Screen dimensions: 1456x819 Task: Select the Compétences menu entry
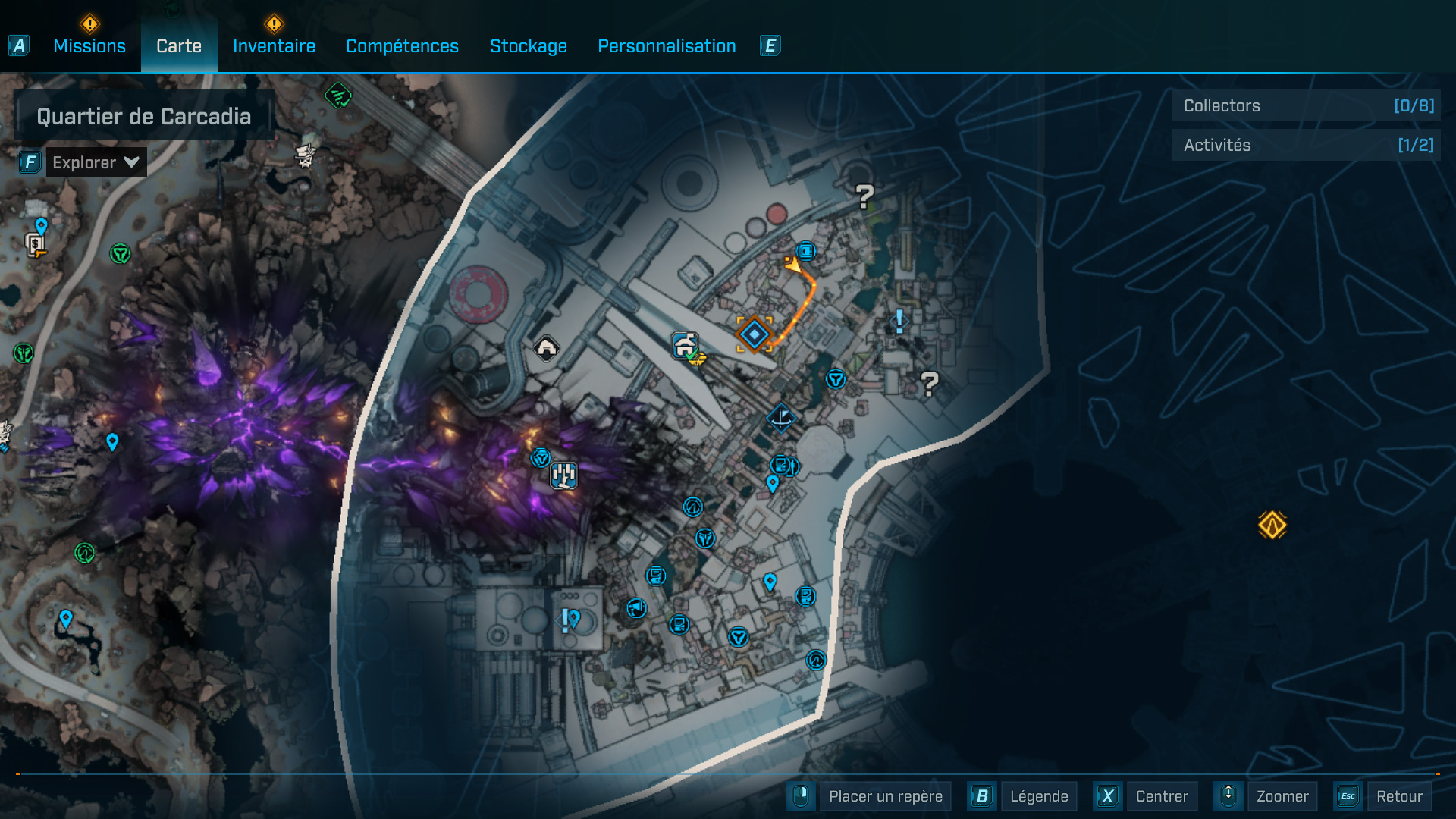pos(402,45)
